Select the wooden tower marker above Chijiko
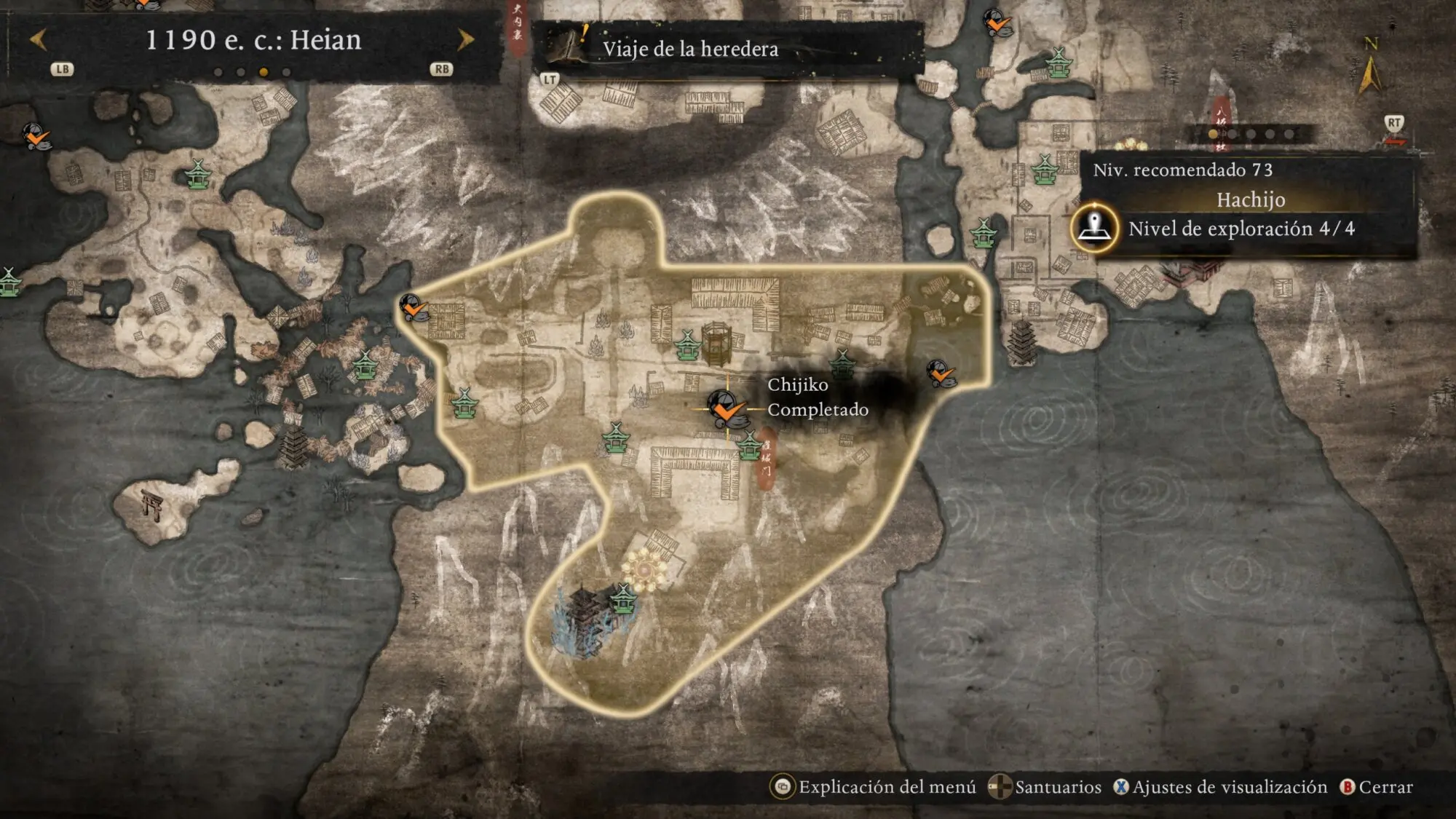The image size is (1456, 819). coord(716,344)
